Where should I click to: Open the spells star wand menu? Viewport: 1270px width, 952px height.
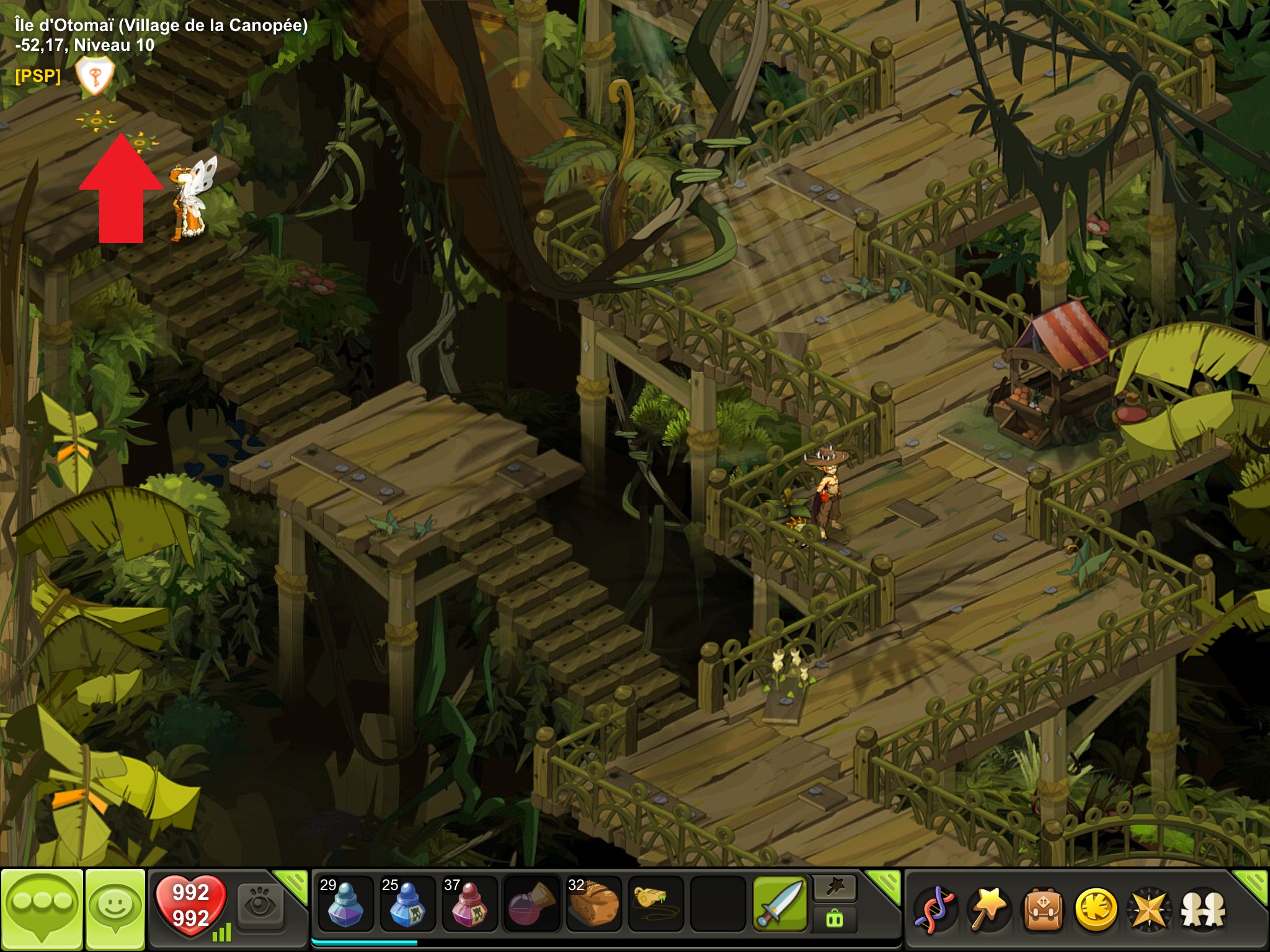[x=989, y=910]
